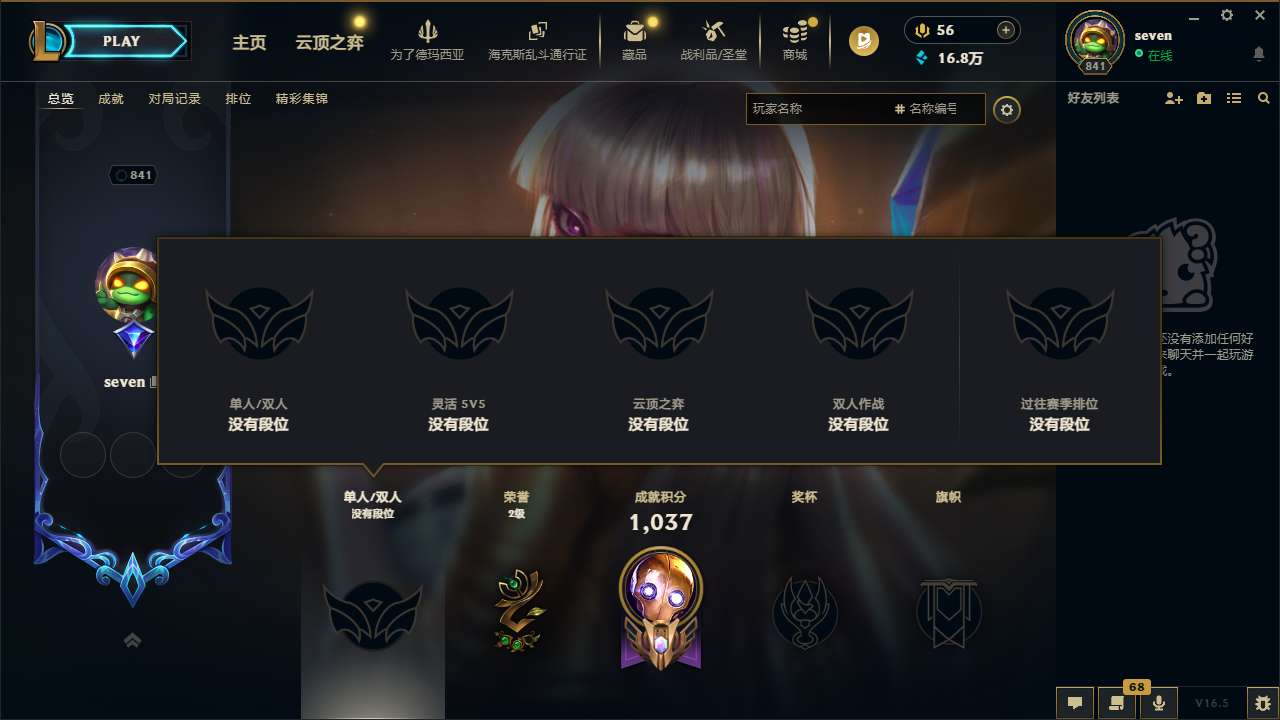Create a friend group with folder-plus icon
This screenshot has height=720, width=1280.
[x=1203, y=98]
